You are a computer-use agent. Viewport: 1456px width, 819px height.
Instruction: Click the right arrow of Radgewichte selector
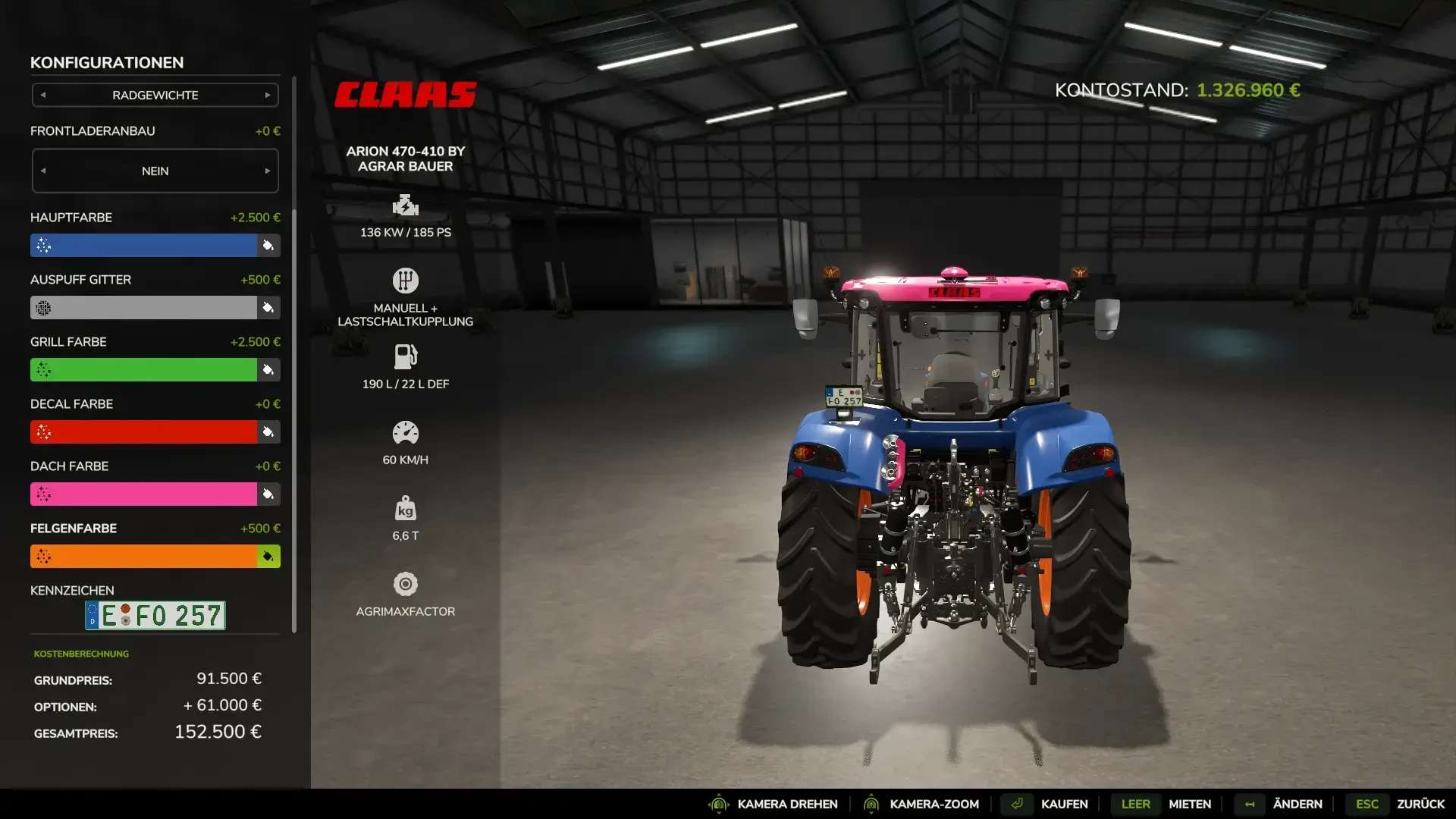268,96
